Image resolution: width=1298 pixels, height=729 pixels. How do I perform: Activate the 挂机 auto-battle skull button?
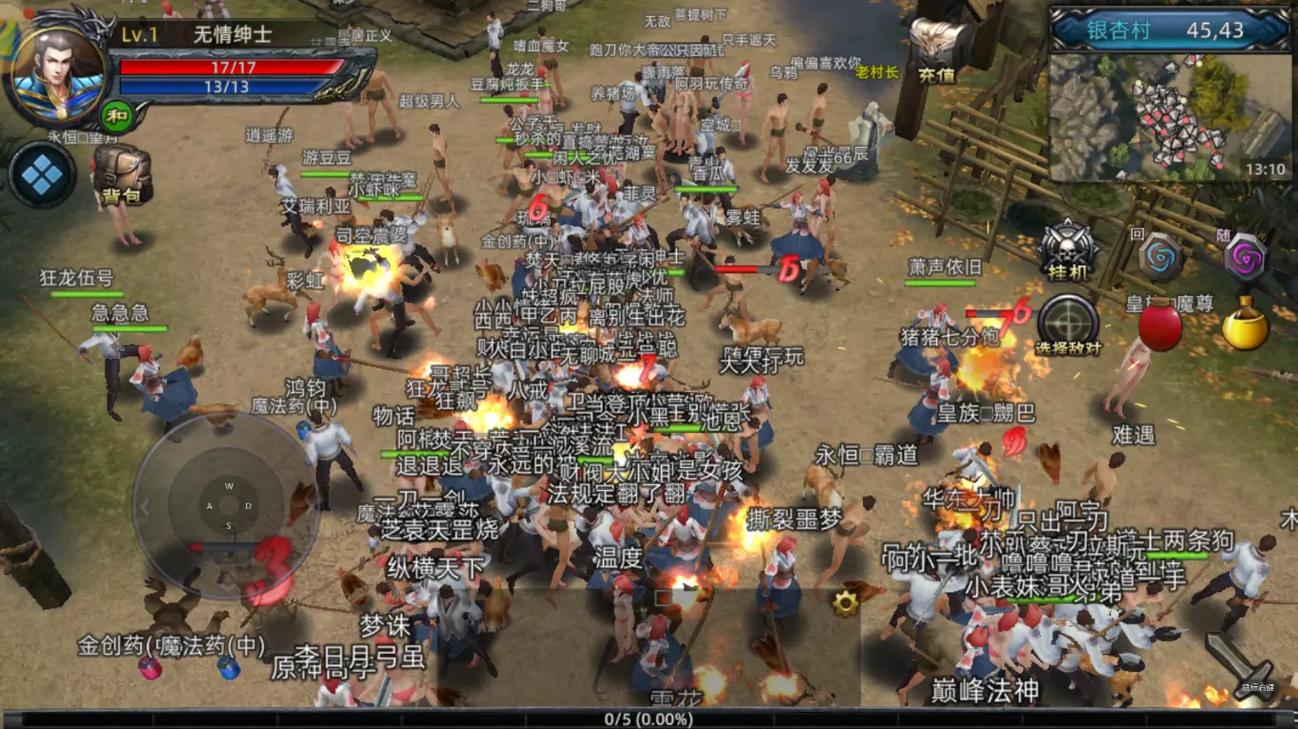pyautogui.click(x=1068, y=250)
